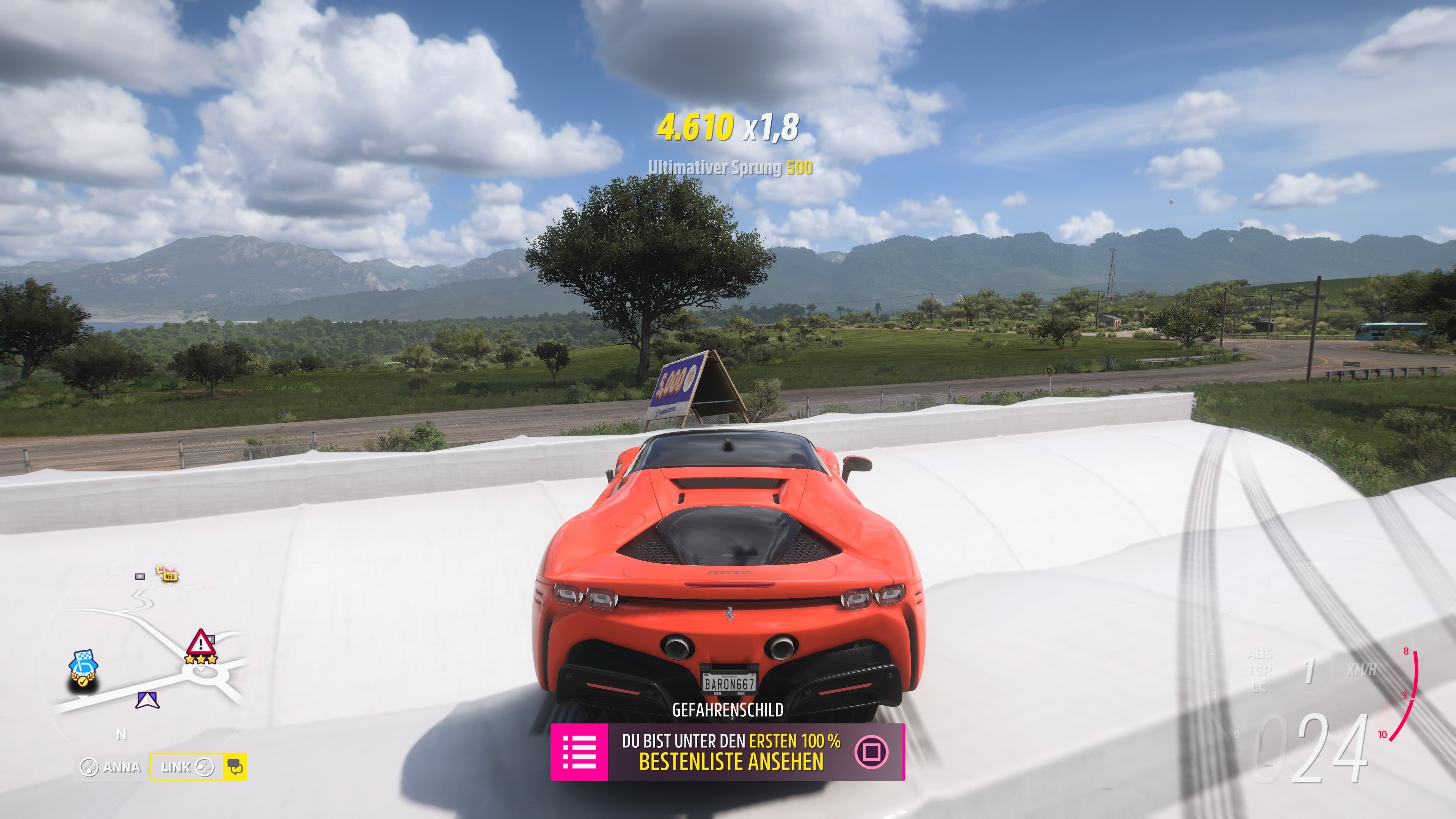Click the Ultimativer Sprung 500 skill text
Screen dimensions: 1456x819
731,168
